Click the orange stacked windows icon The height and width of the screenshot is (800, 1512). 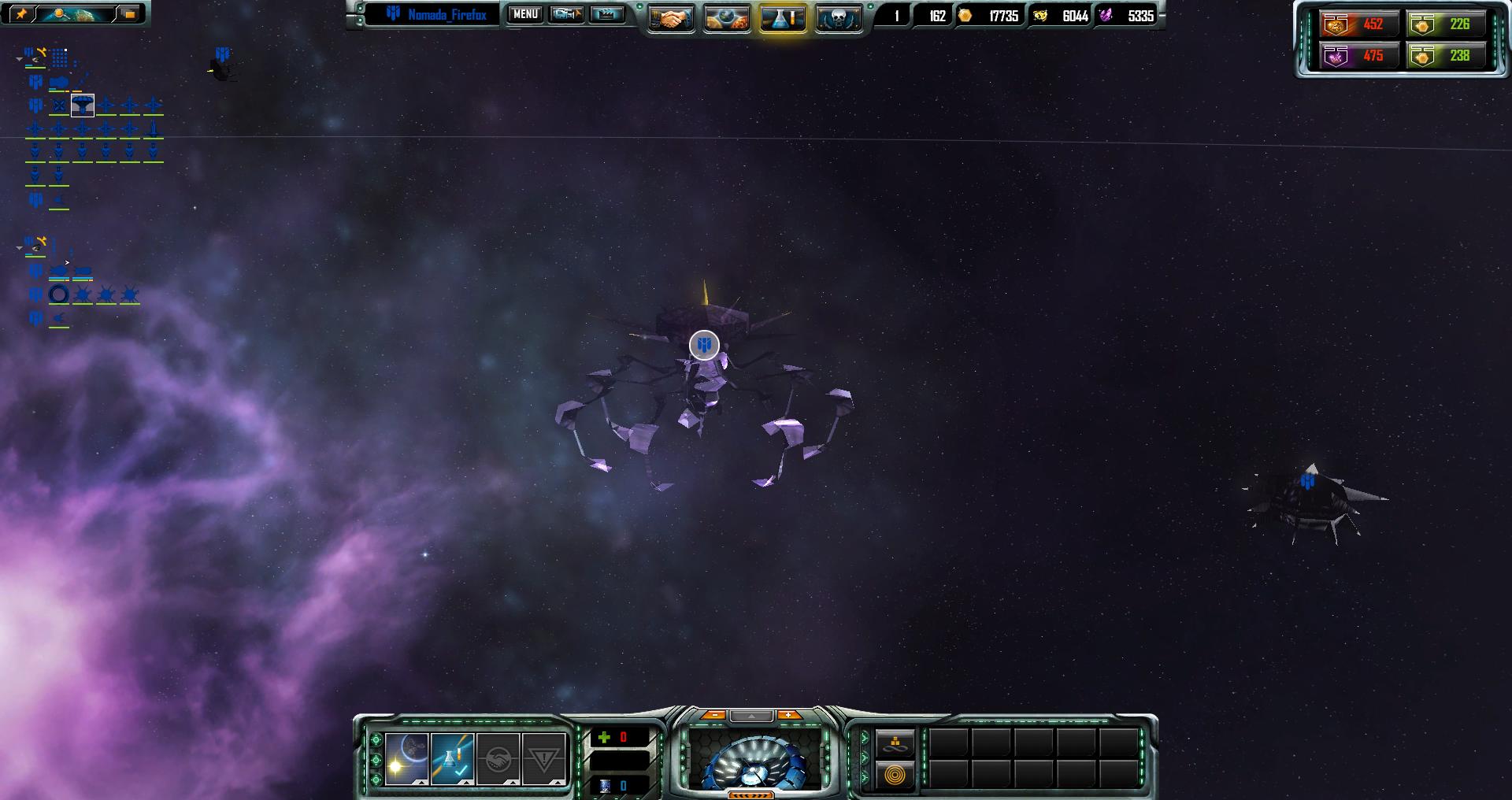pos(129,13)
